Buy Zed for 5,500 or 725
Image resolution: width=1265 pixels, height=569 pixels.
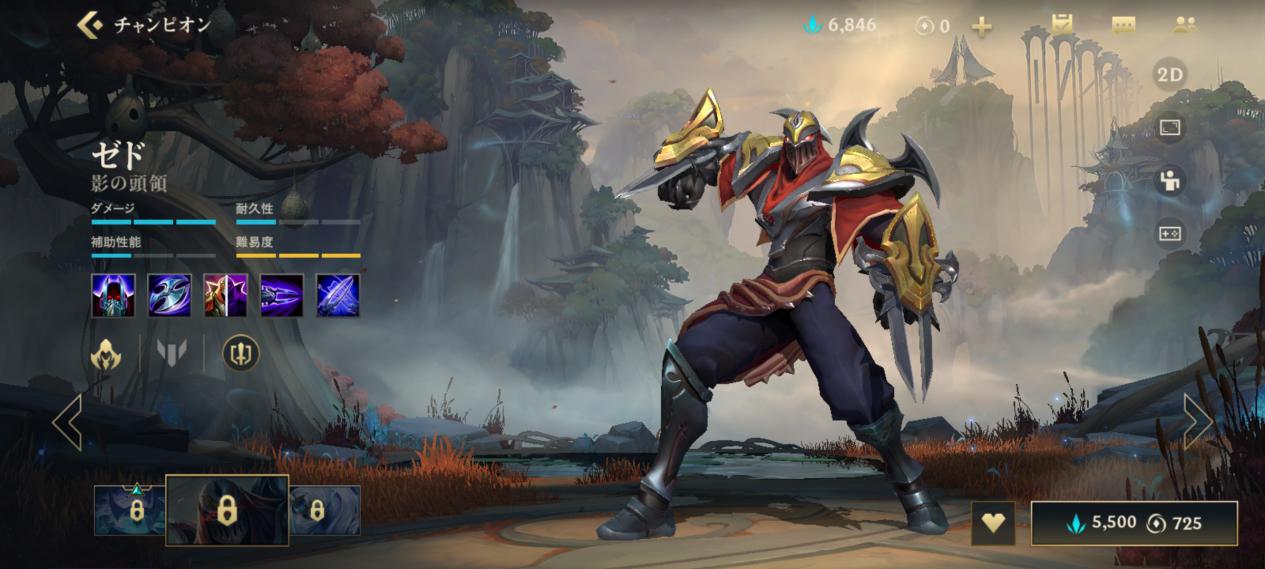[x=1134, y=523]
